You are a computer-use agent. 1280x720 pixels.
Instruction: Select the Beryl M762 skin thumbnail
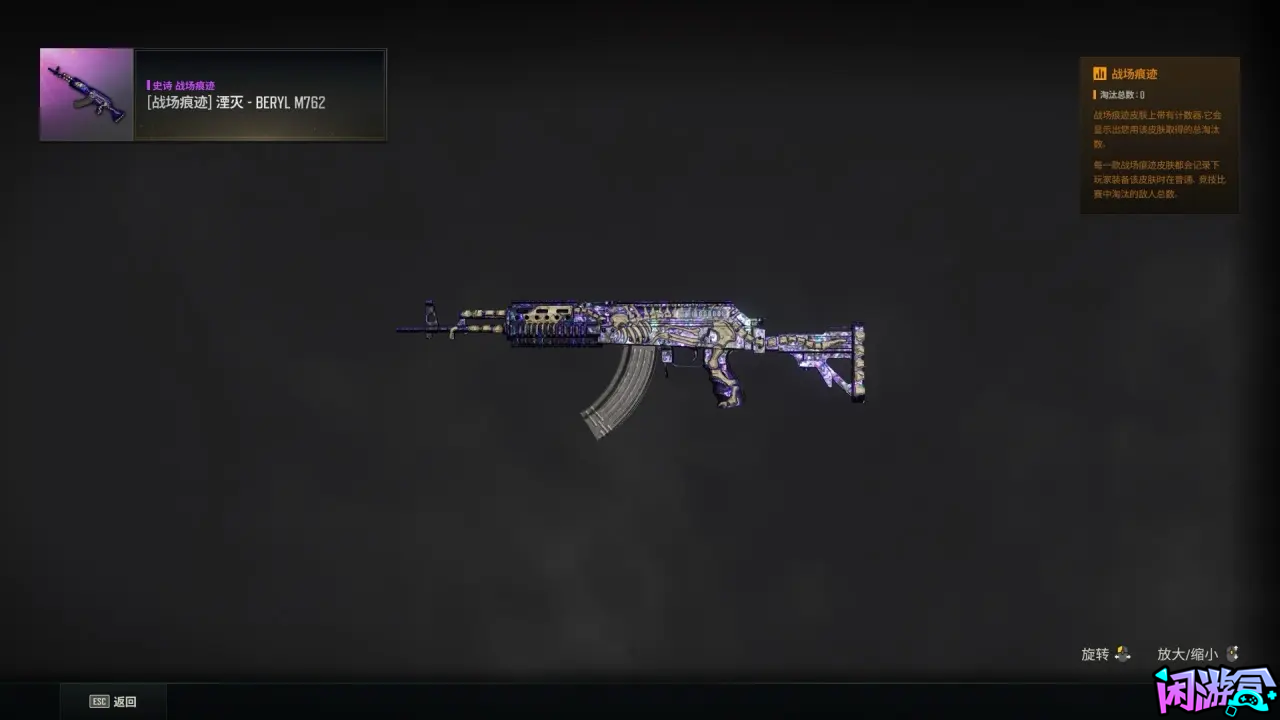tap(87, 95)
